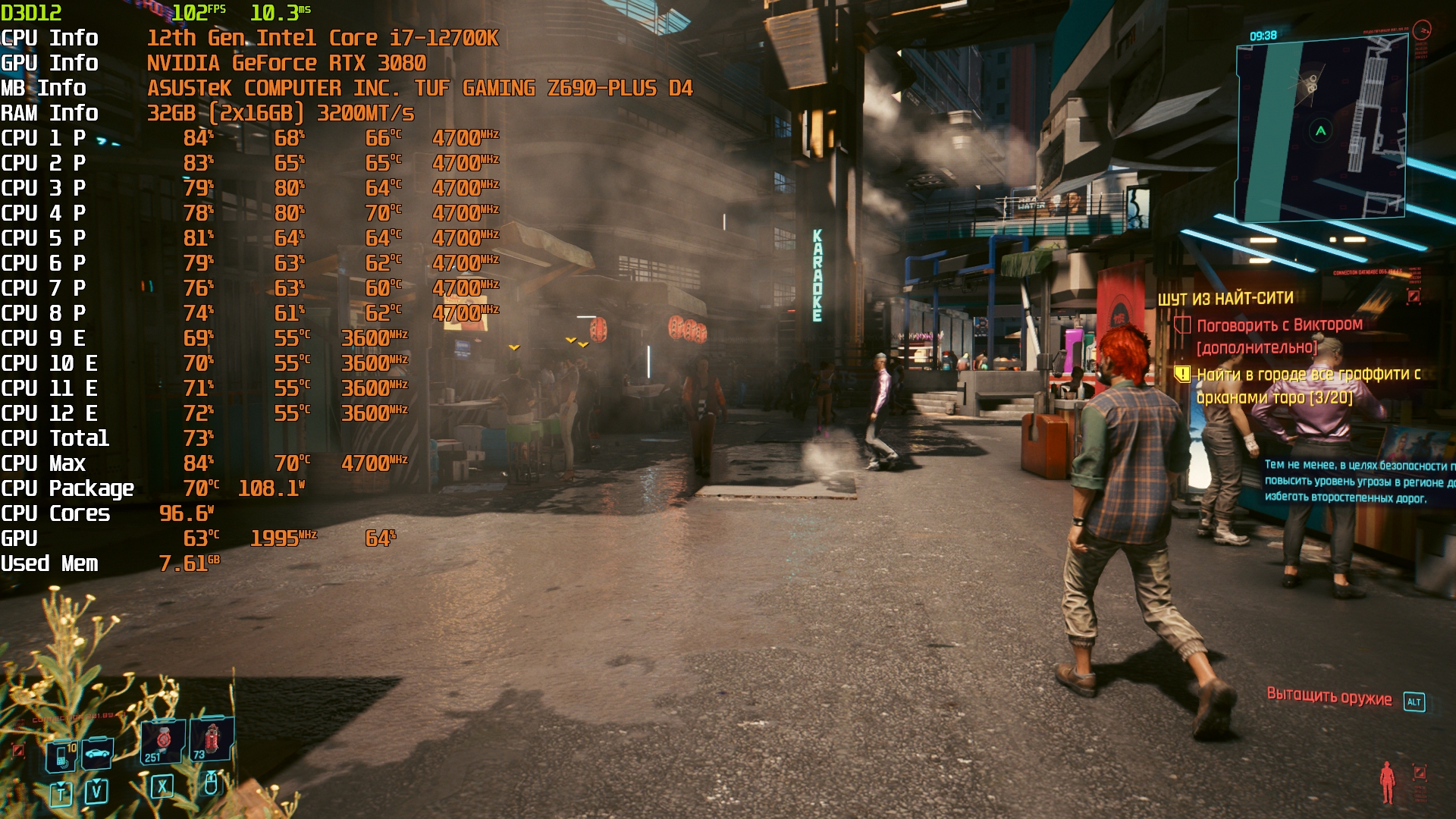Select the call vehicle car icon
1456x819 pixels.
(97, 753)
